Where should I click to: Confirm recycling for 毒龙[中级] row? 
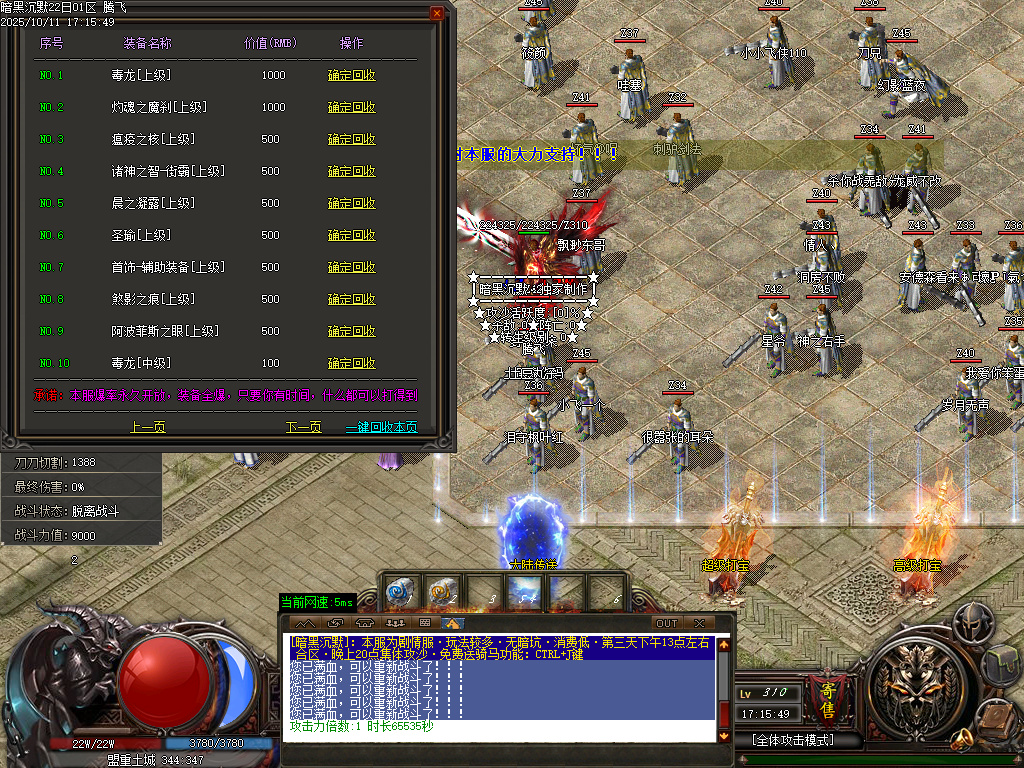click(x=352, y=363)
